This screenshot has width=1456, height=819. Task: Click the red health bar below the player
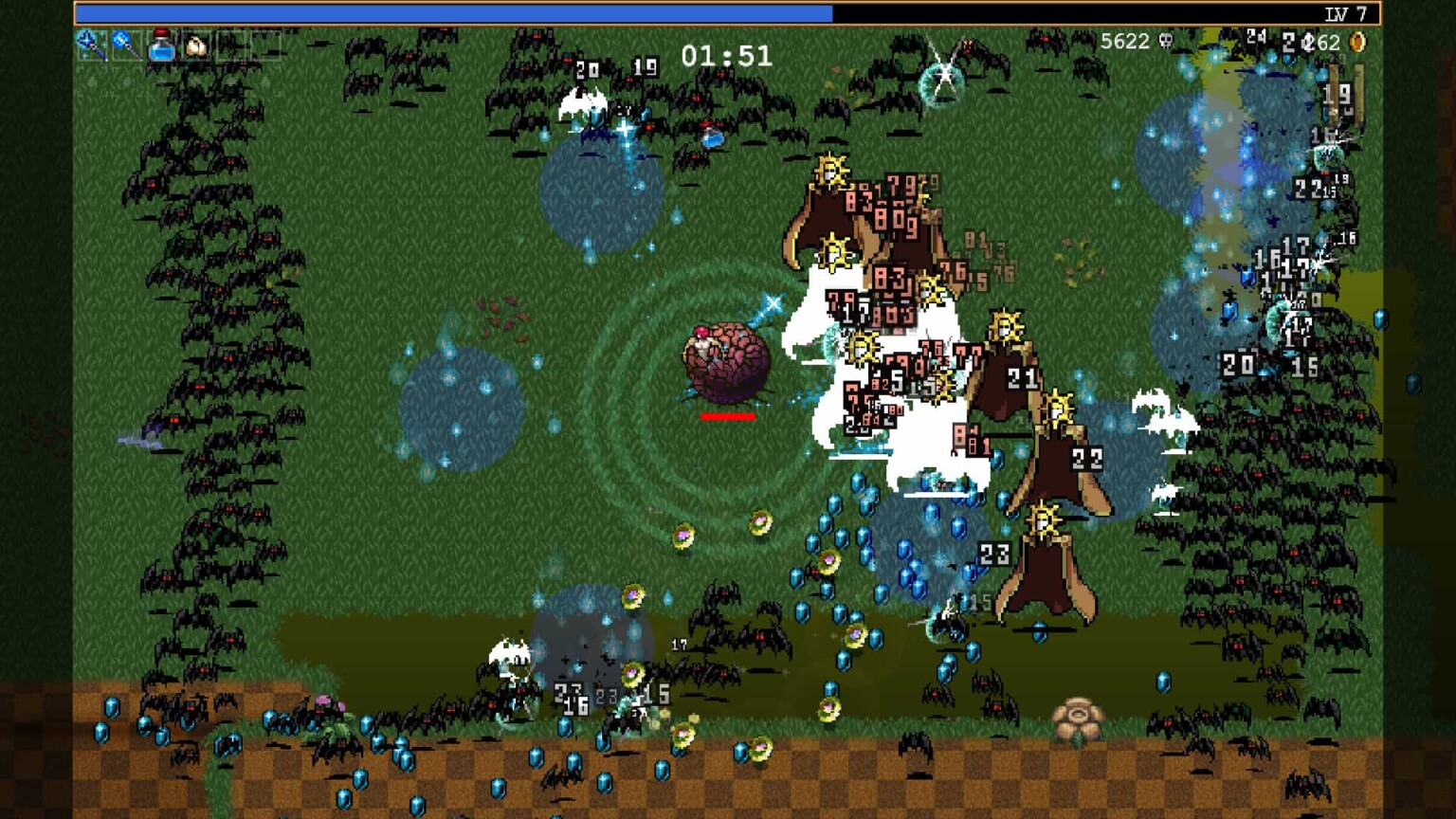coord(730,414)
